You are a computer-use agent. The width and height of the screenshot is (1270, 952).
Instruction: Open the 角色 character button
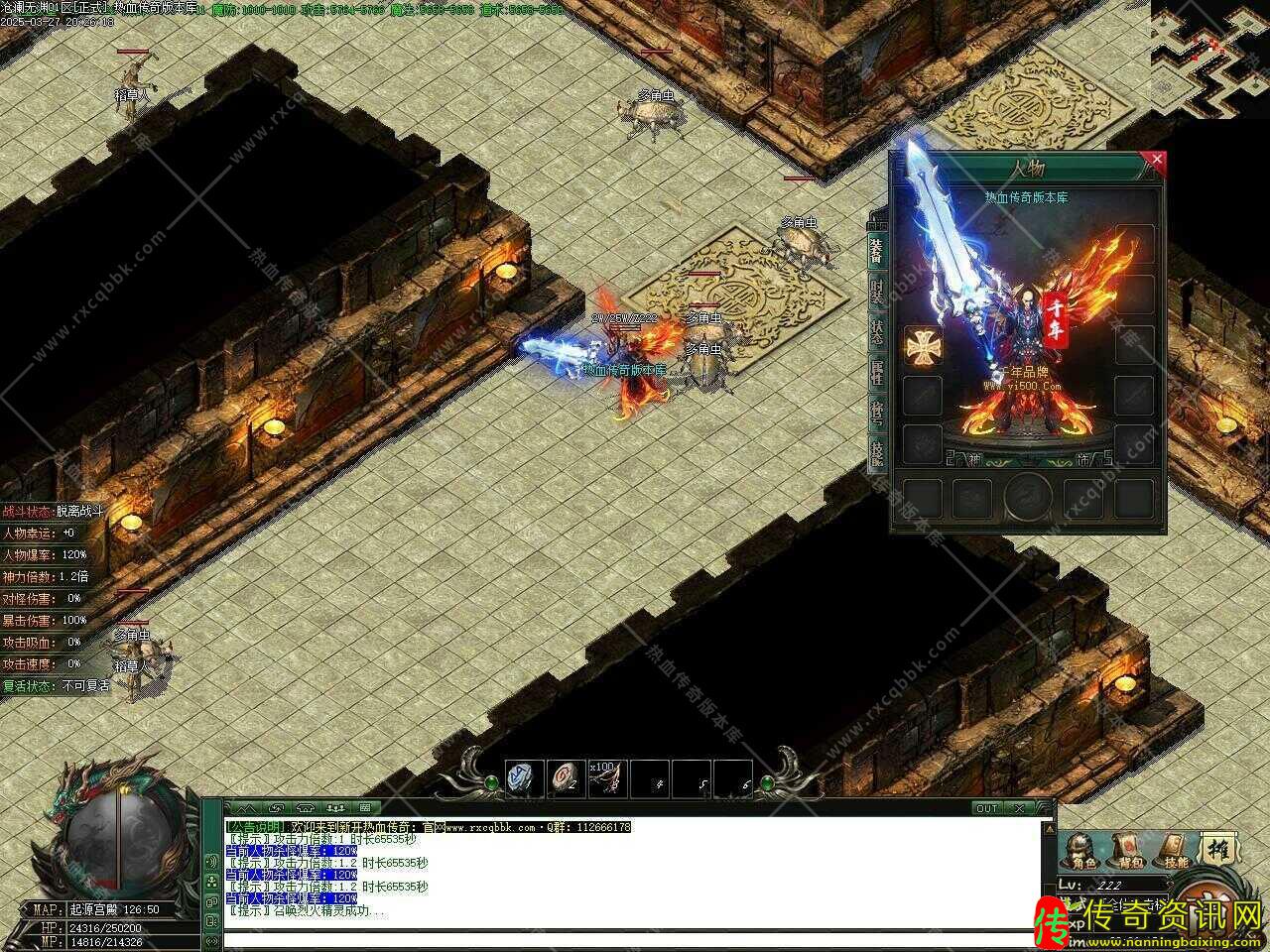(x=1083, y=851)
